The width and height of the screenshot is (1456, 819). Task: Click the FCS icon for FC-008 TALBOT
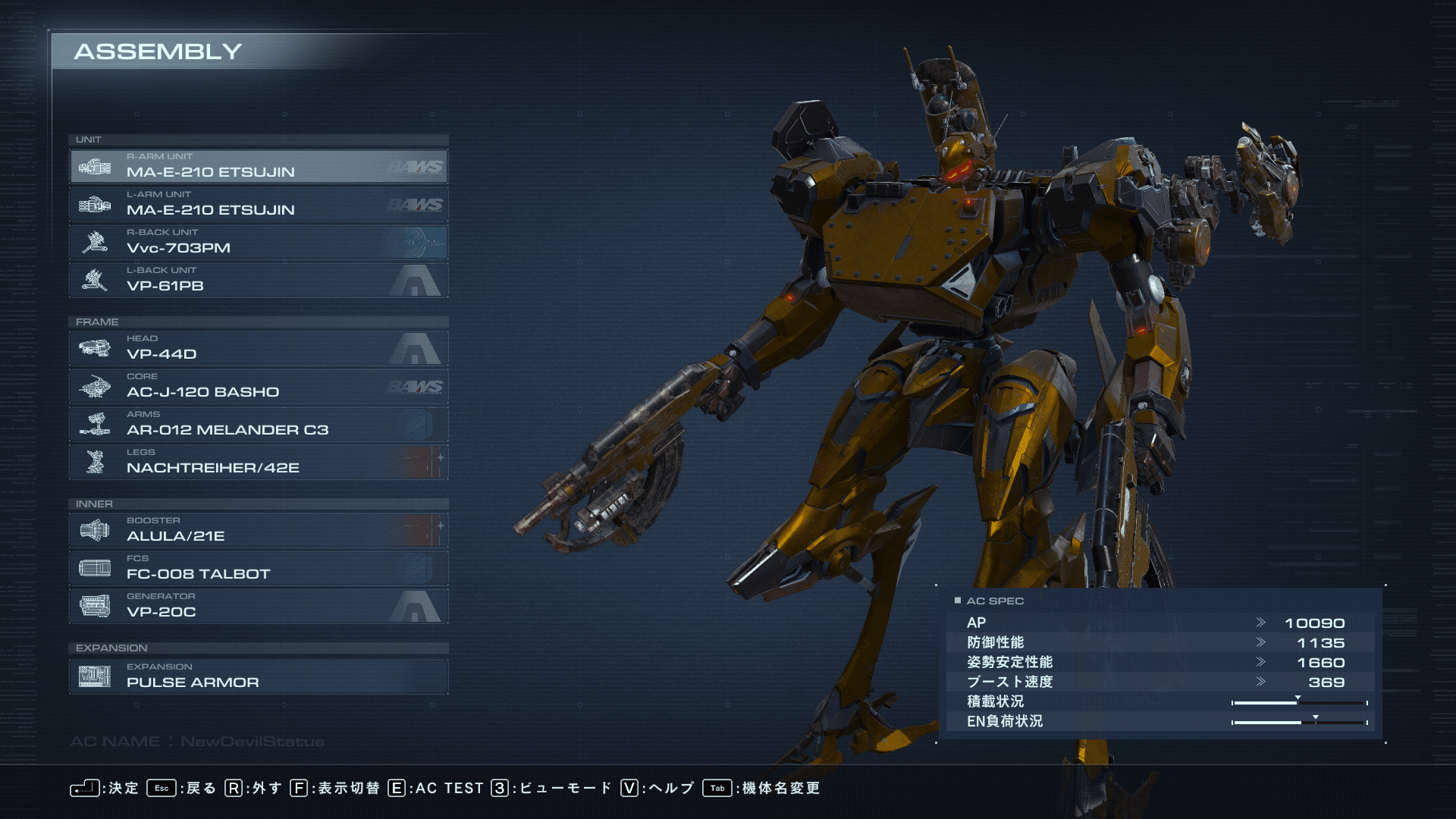tap(96, 568)
